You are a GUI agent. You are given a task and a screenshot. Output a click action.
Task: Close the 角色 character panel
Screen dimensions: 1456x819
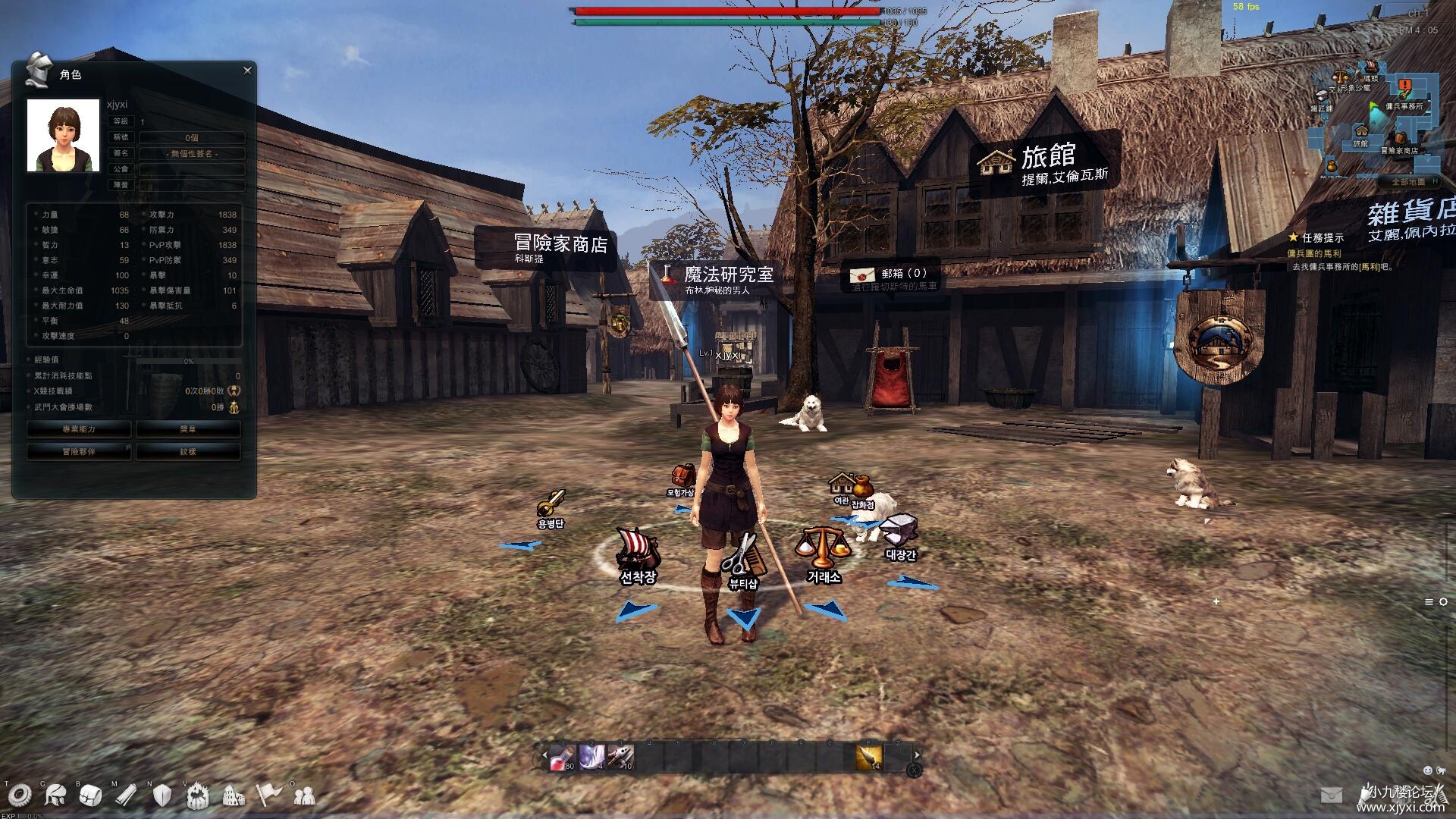pos(247,71)
